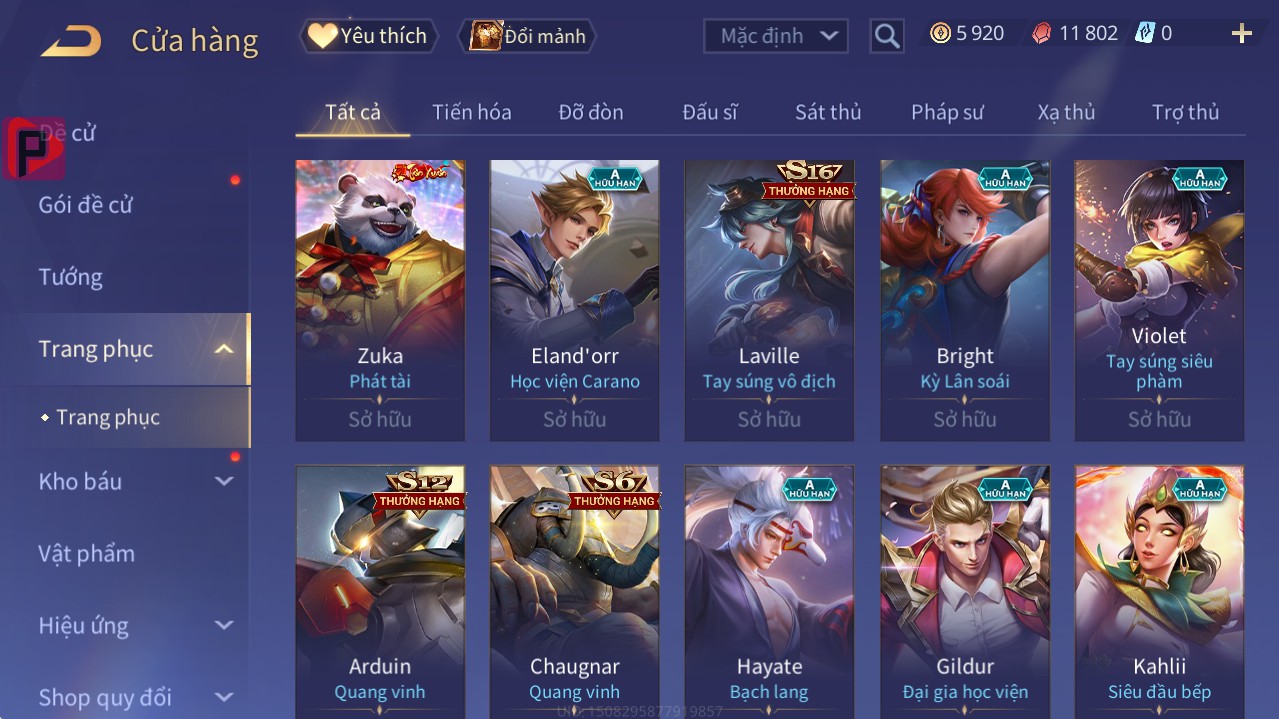Select the Laville Tay súng vô địch card
This screenshot has width=1279, height=719.
coord(769,300)
